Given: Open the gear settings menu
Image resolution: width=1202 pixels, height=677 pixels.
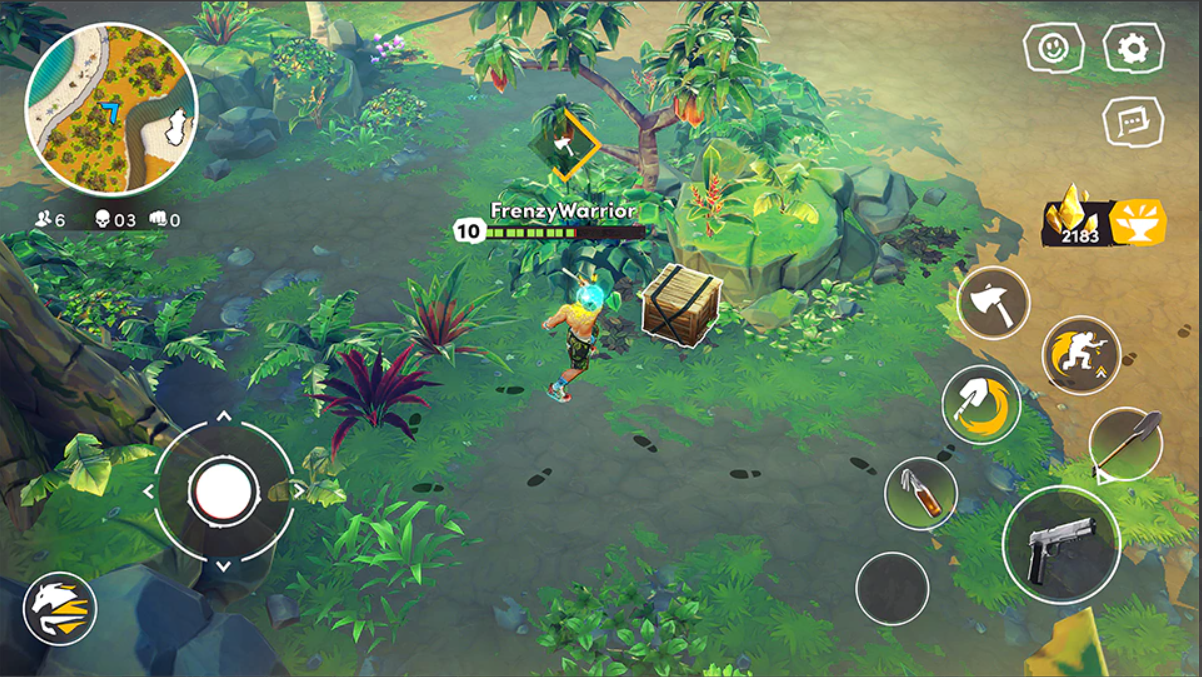Looking at the screenshot, I should (1133, 48).
